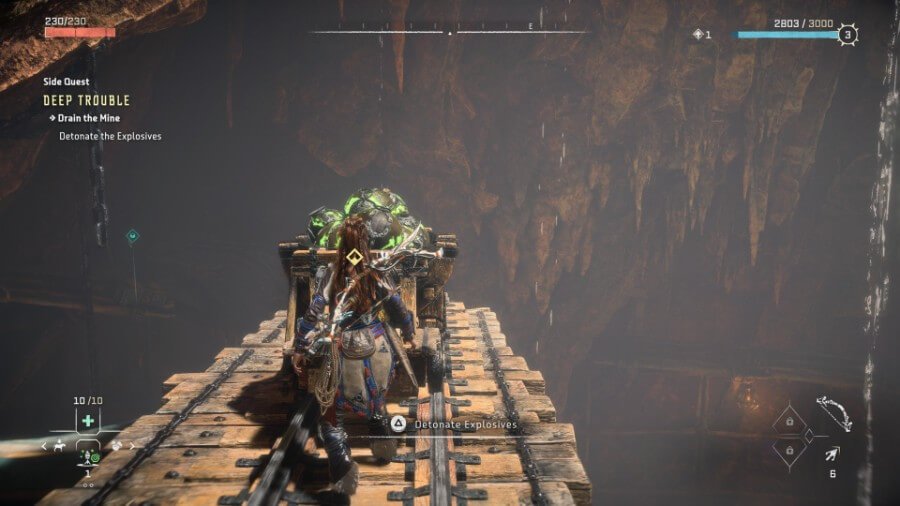Click the Drain the Mine objective
The height and width of the screenshot is (506, 900).
click(89, 118)
